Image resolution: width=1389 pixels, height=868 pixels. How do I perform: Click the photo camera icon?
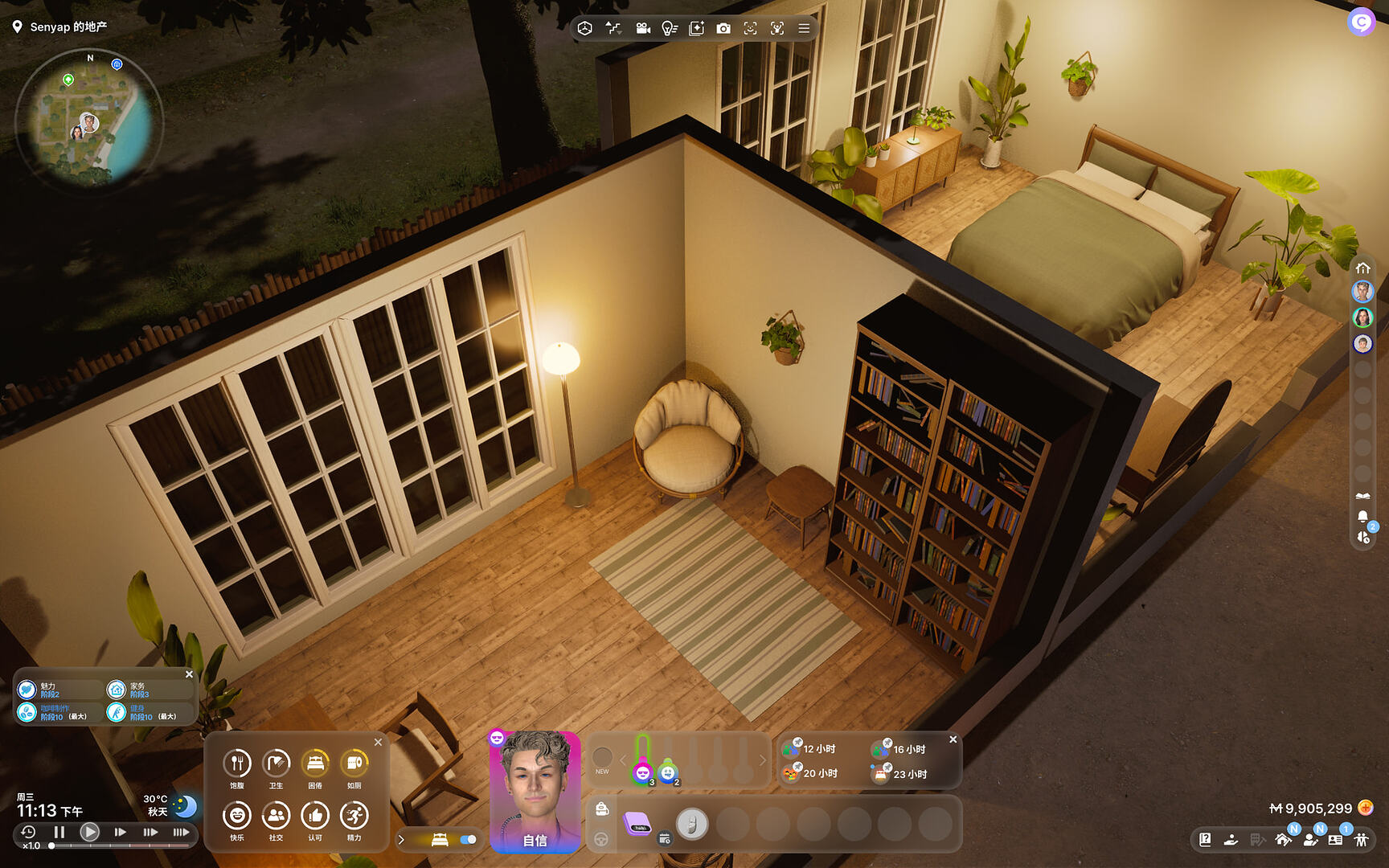tap(723, 29)
